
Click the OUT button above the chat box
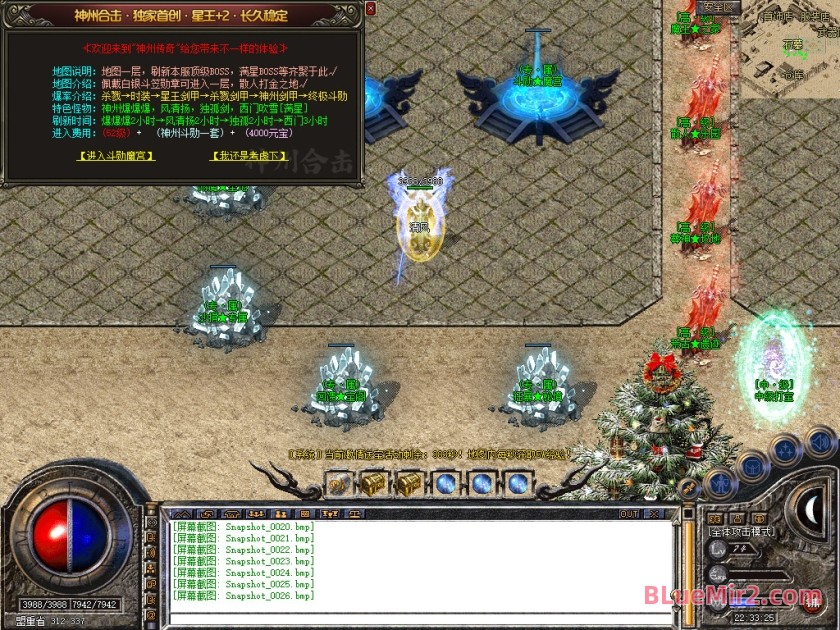click(629, 514)
